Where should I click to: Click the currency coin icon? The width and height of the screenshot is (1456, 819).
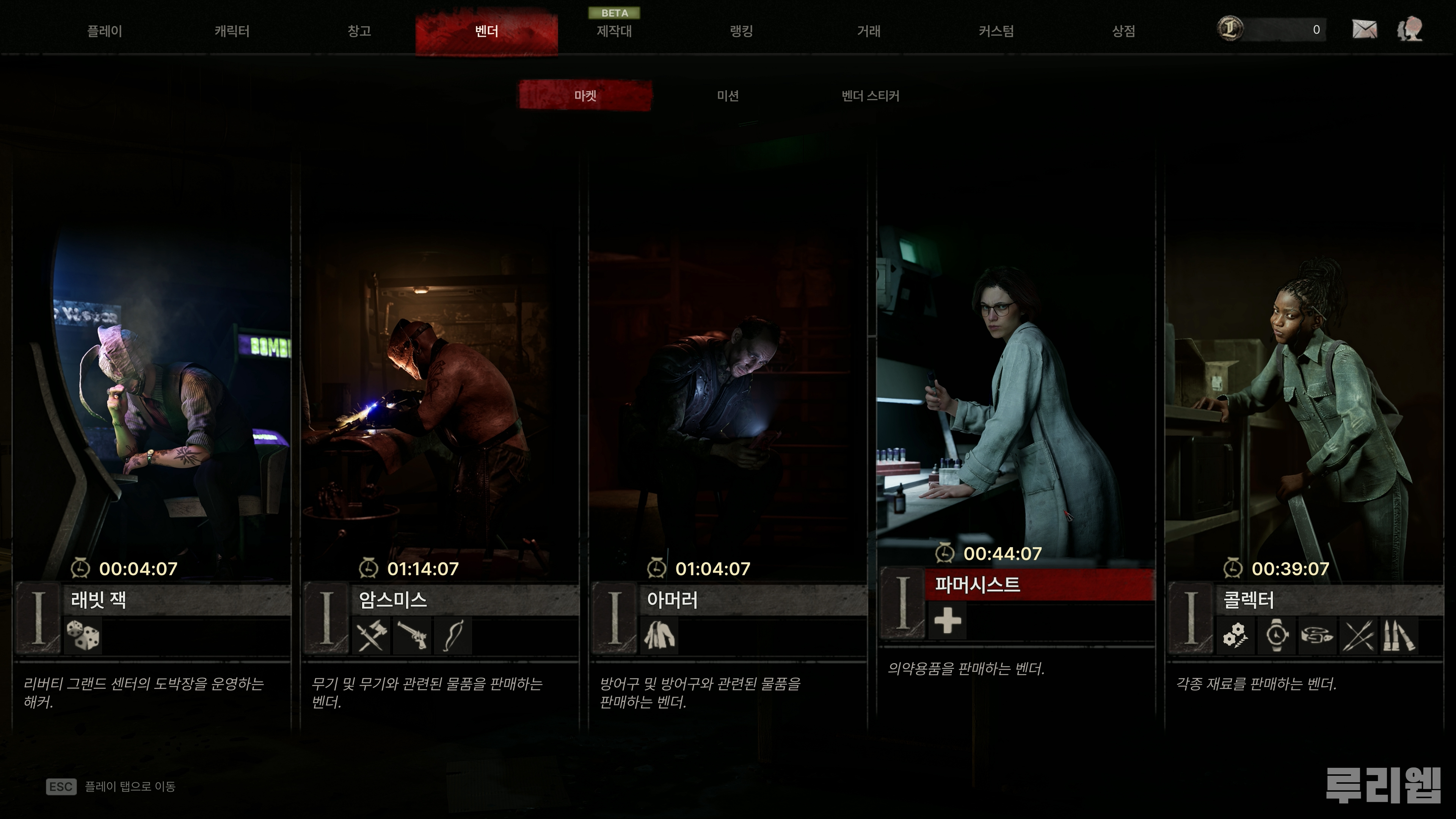coord(1230,29)
